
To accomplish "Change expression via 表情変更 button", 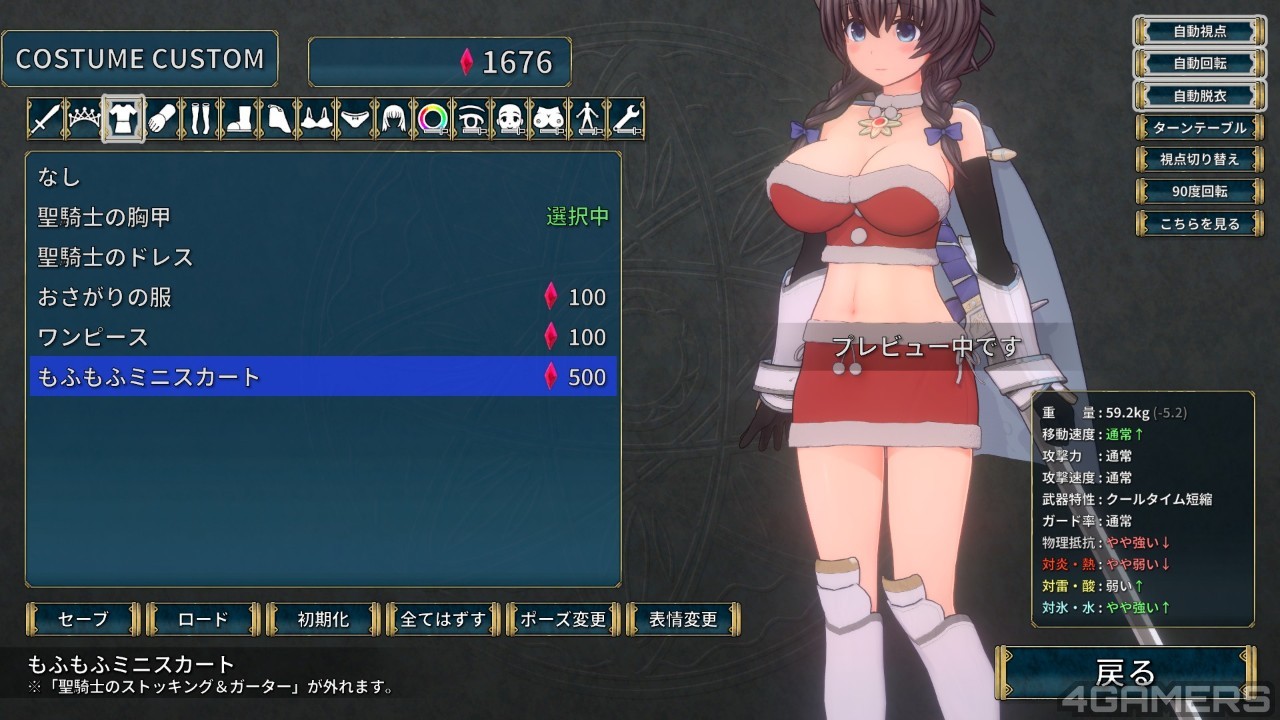I will click(683, 619).
